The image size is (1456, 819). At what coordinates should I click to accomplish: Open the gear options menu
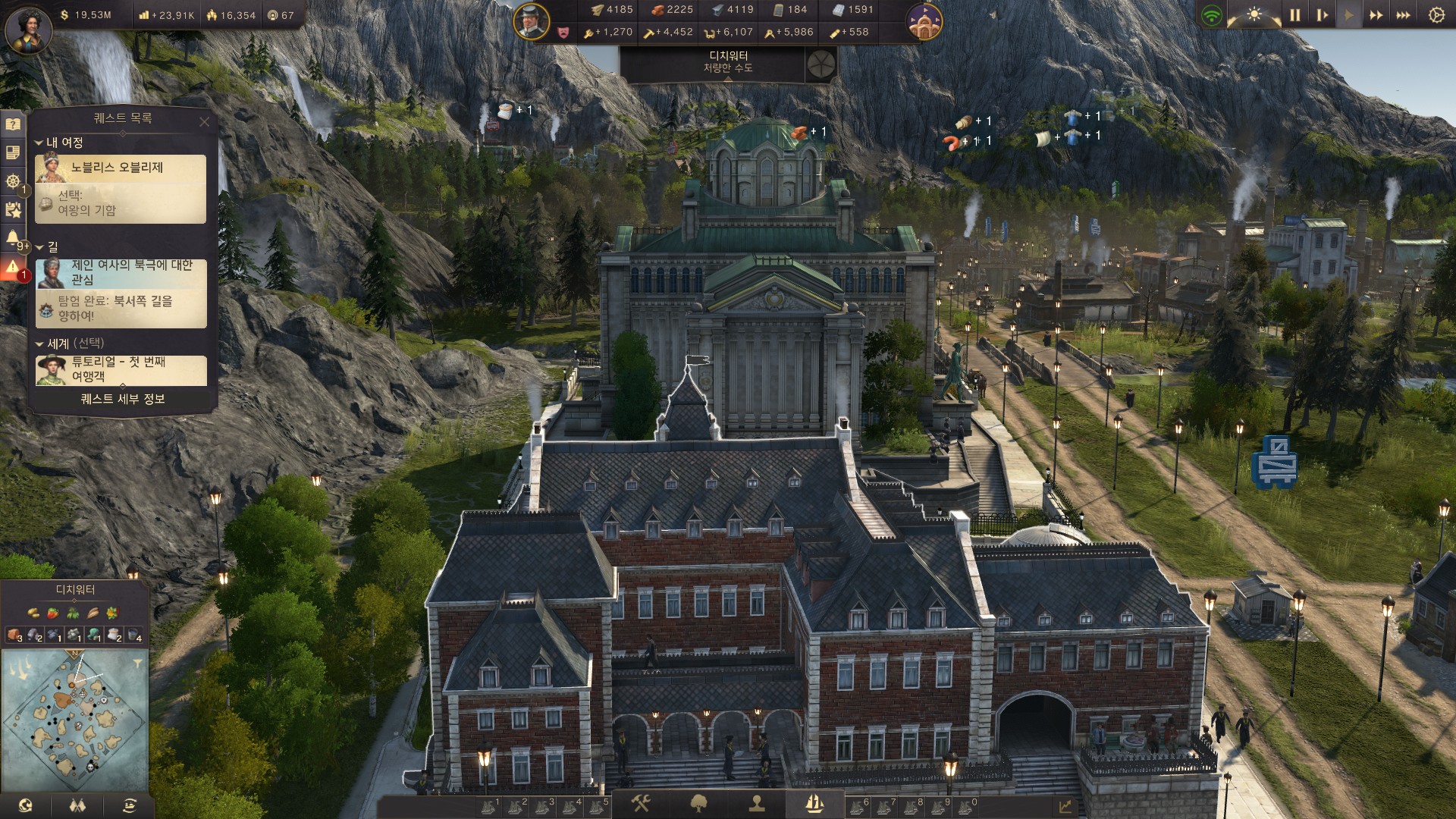[1436, 15]
